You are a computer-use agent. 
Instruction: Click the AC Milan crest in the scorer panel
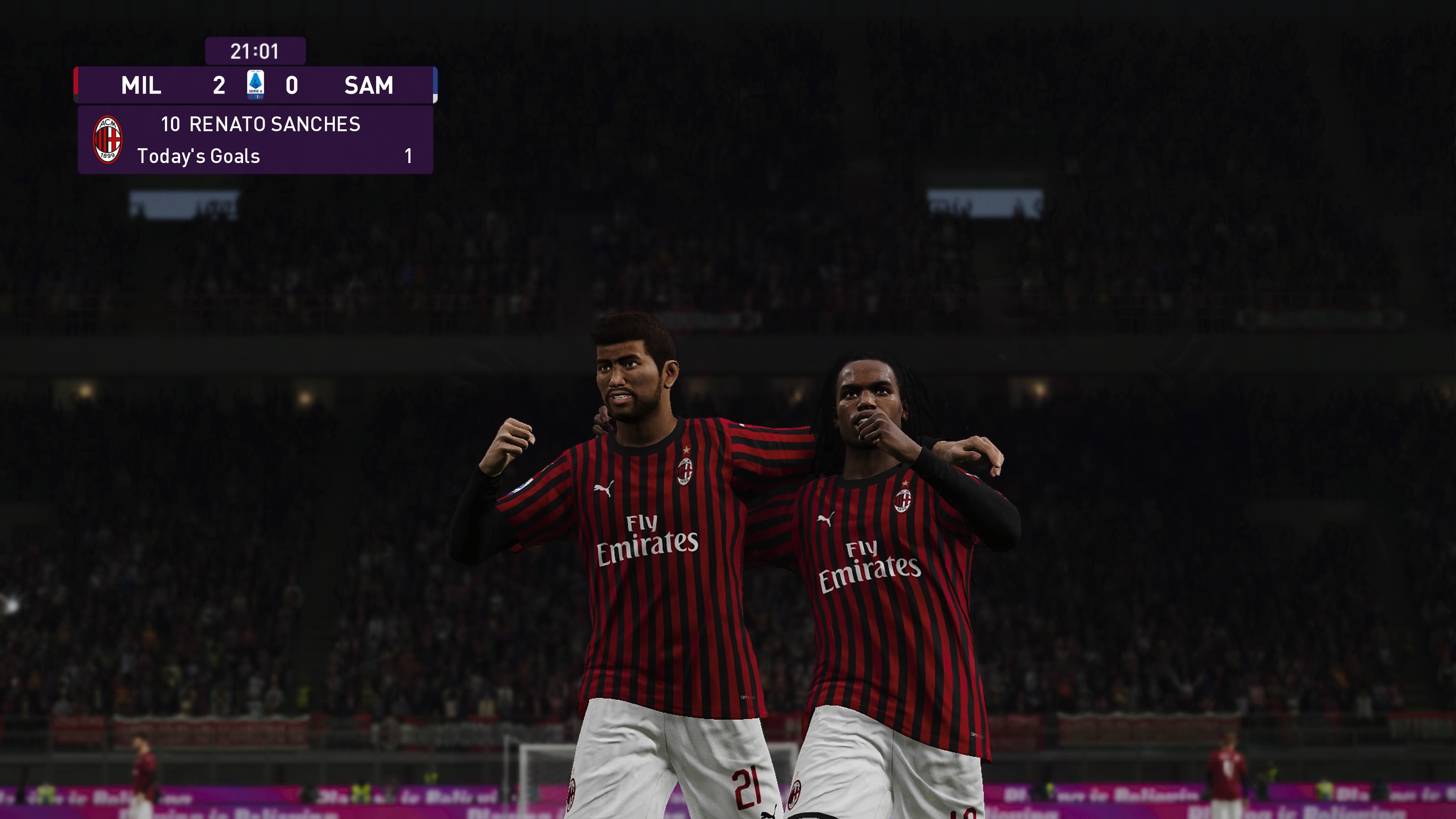(x=107, y=140)
